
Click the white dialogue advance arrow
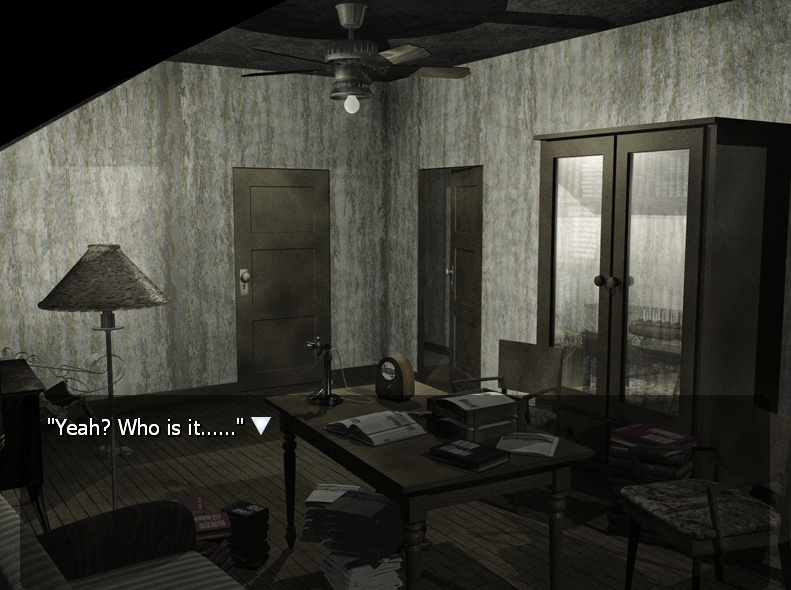pos(261,426)
